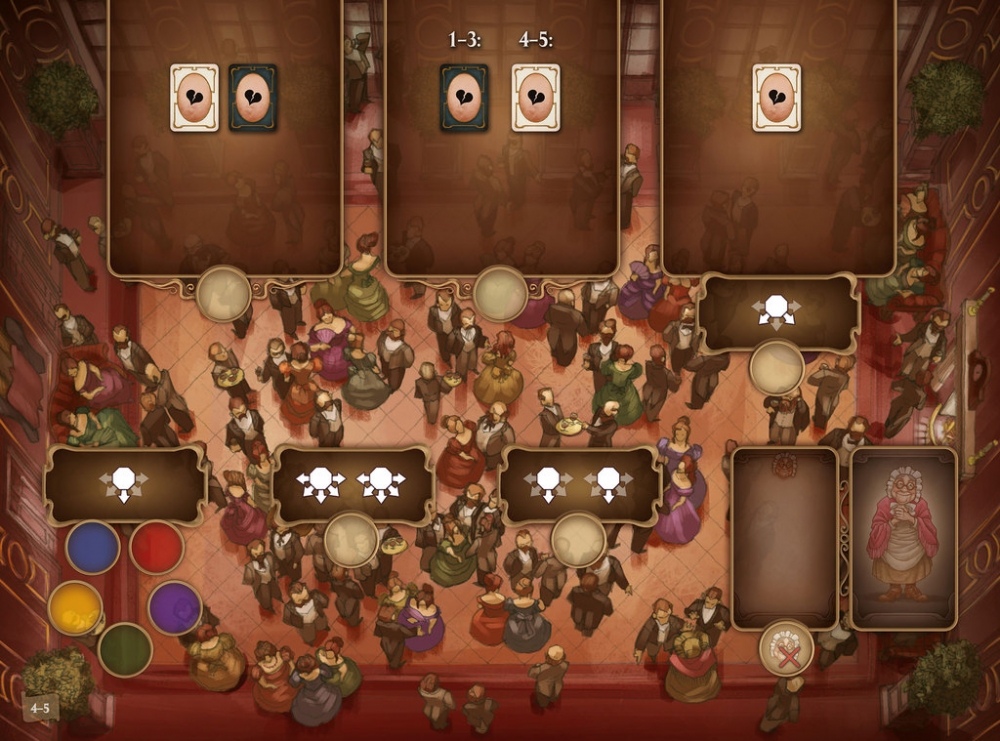Pick the dark blue heart card in the left panel
Image resolution: width=1000 pixels, height=741 pixels.
pyautogui.click(x=253, y=98)
